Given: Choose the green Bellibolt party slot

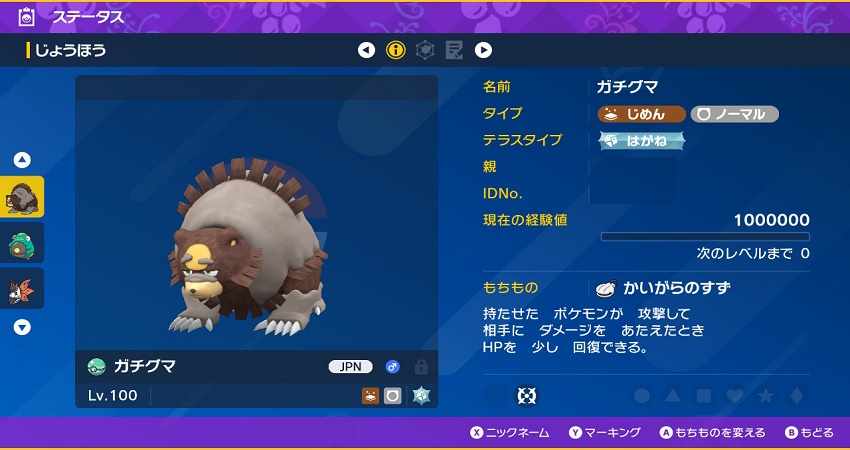Looking at the screenshot, I should click(22, 244).
